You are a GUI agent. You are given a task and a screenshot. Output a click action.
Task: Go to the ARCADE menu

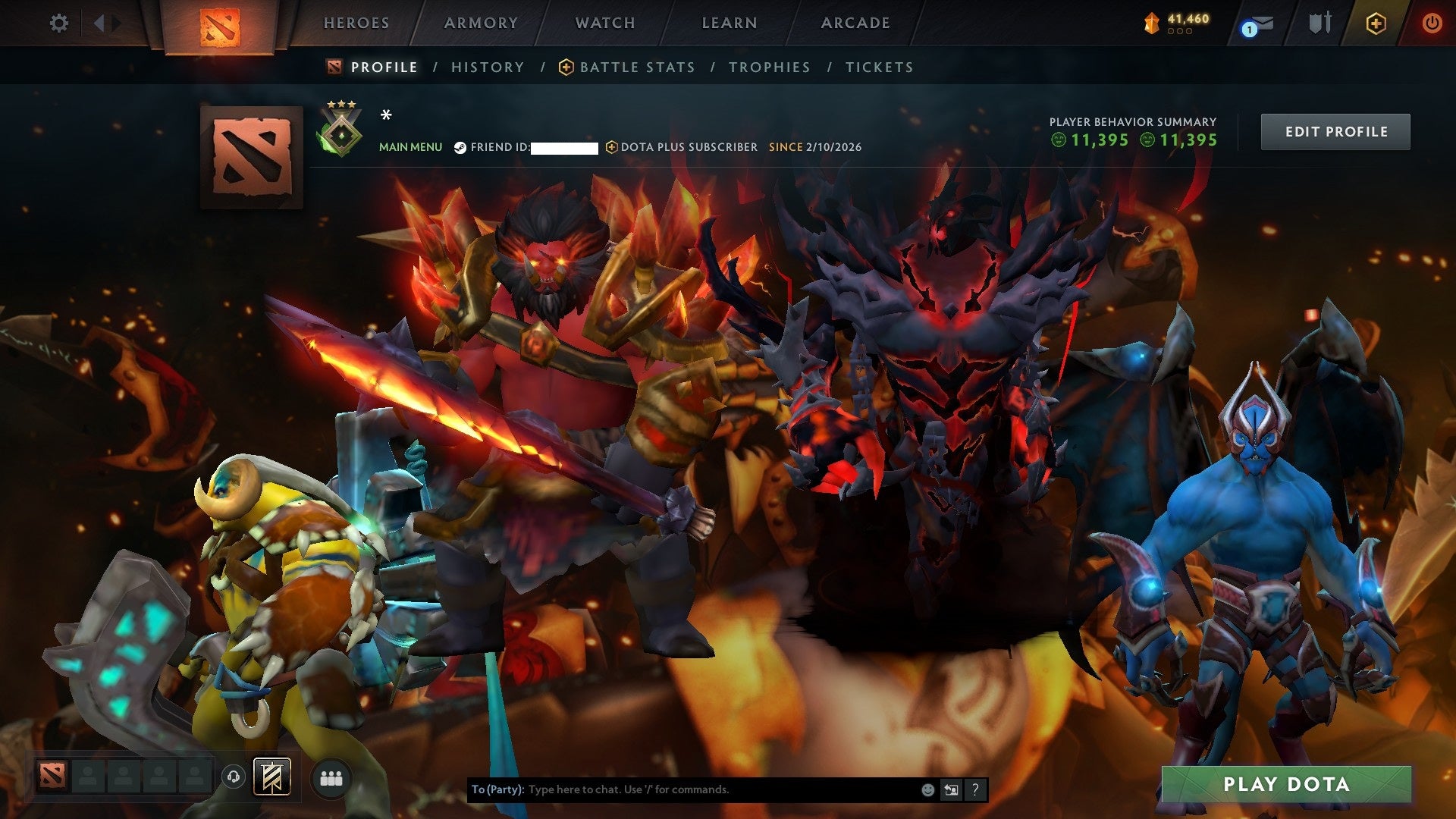(x=855, y=23)
